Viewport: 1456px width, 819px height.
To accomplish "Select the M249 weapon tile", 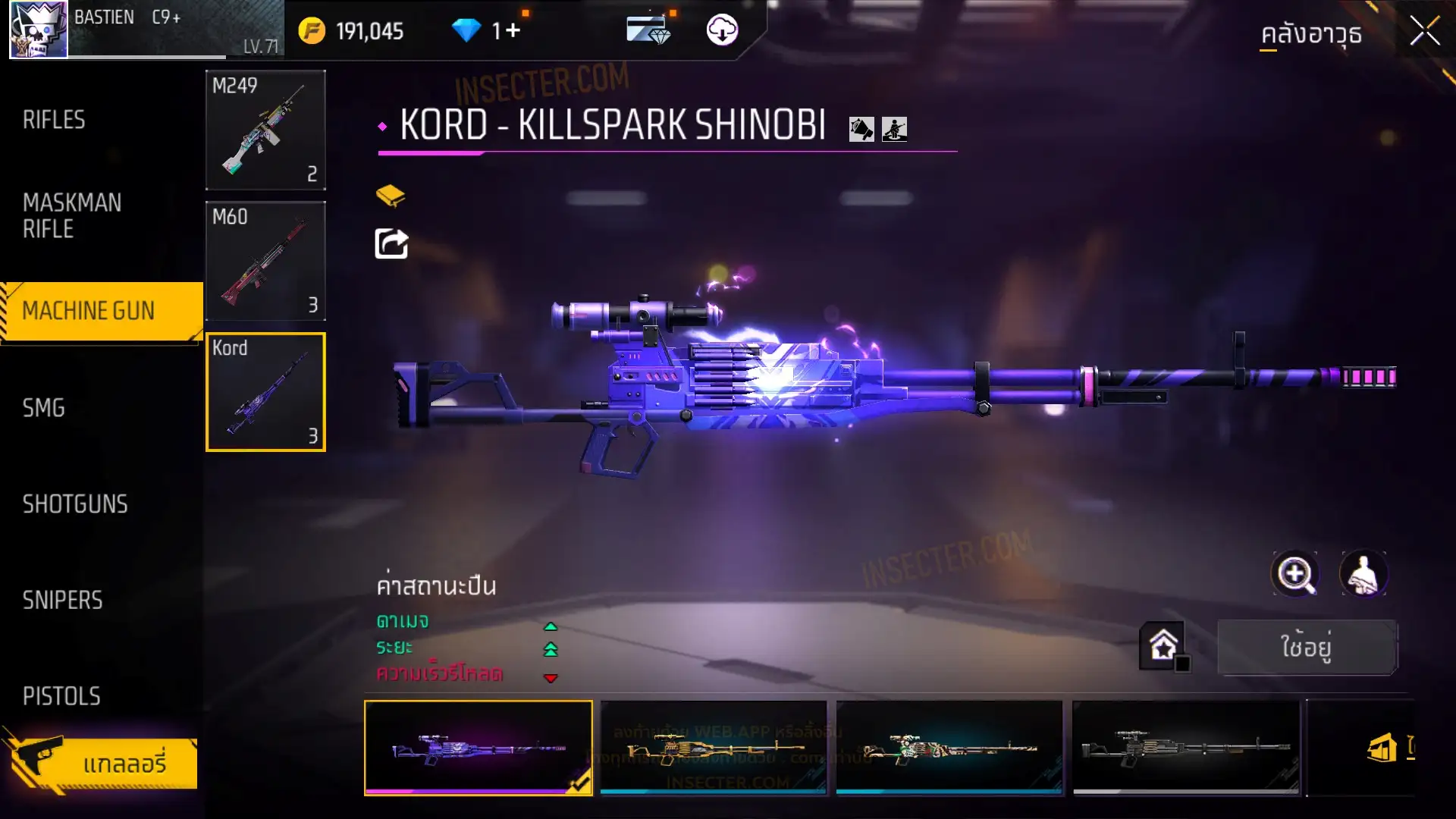I will [265, 130].
